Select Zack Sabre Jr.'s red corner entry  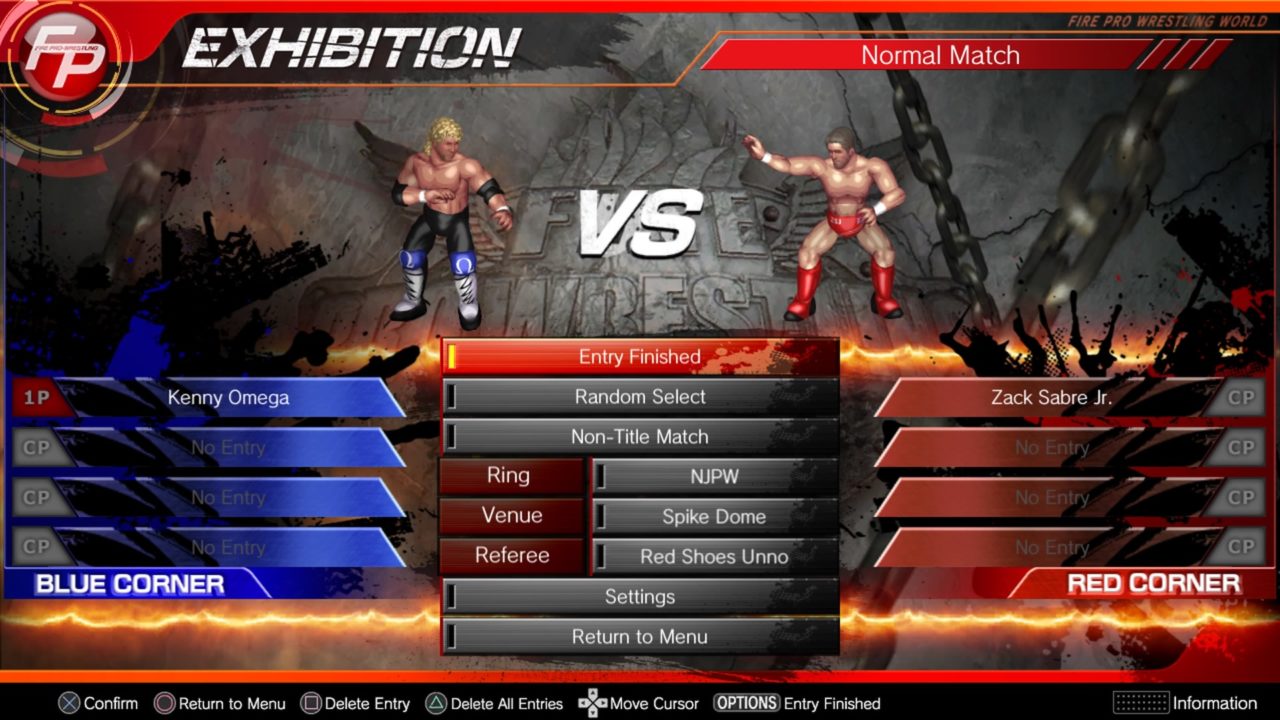tap(1050, 398)
